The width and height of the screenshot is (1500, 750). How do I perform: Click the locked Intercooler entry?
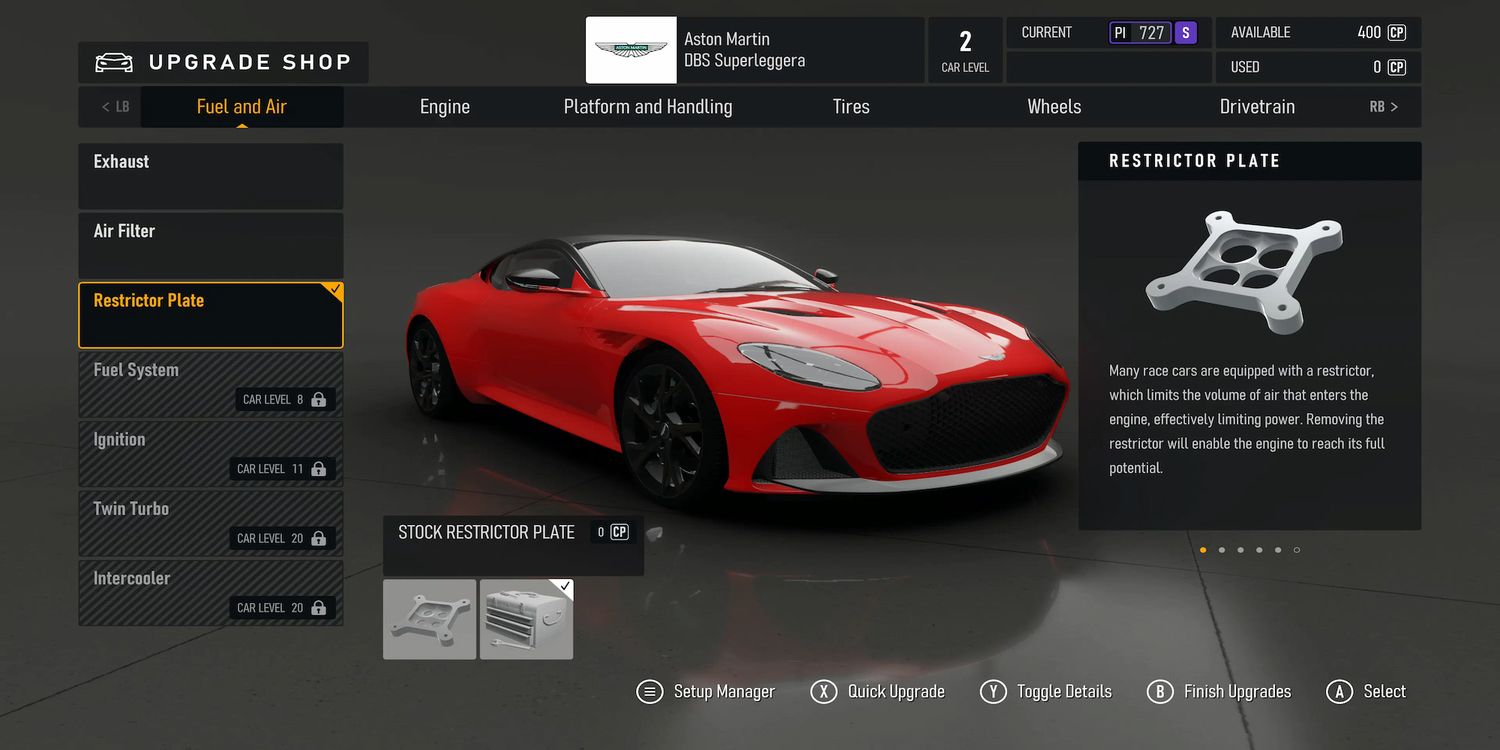tap(211, 592)
